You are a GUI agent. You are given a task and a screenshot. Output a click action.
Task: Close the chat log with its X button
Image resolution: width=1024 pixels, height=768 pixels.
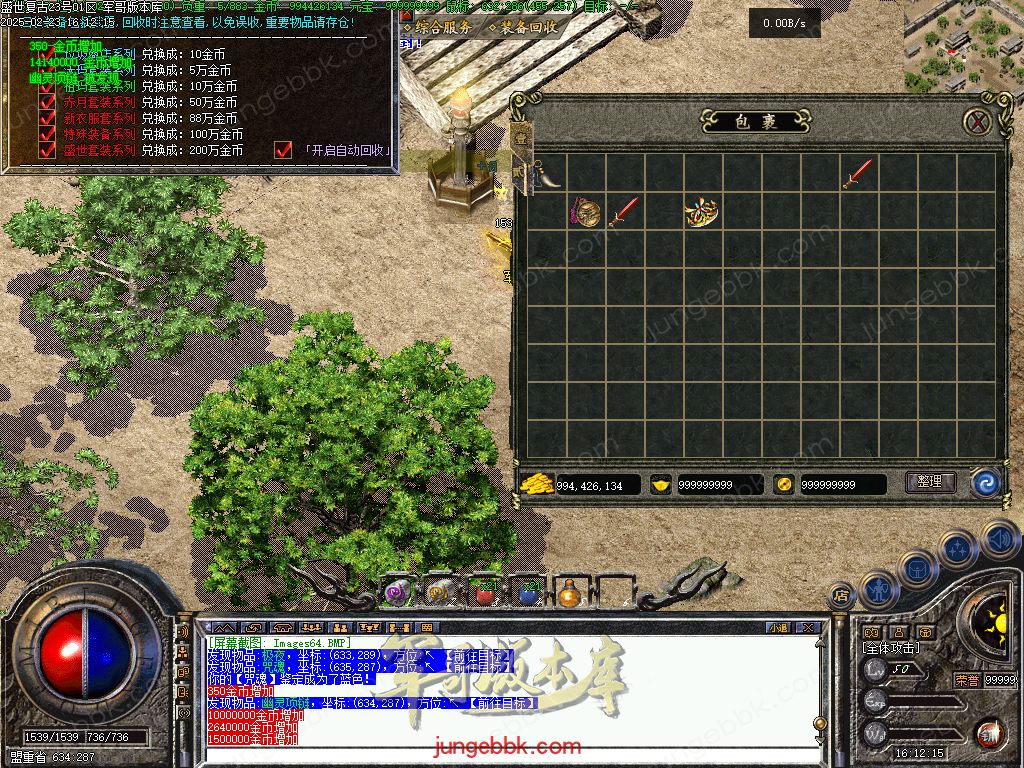809,628
